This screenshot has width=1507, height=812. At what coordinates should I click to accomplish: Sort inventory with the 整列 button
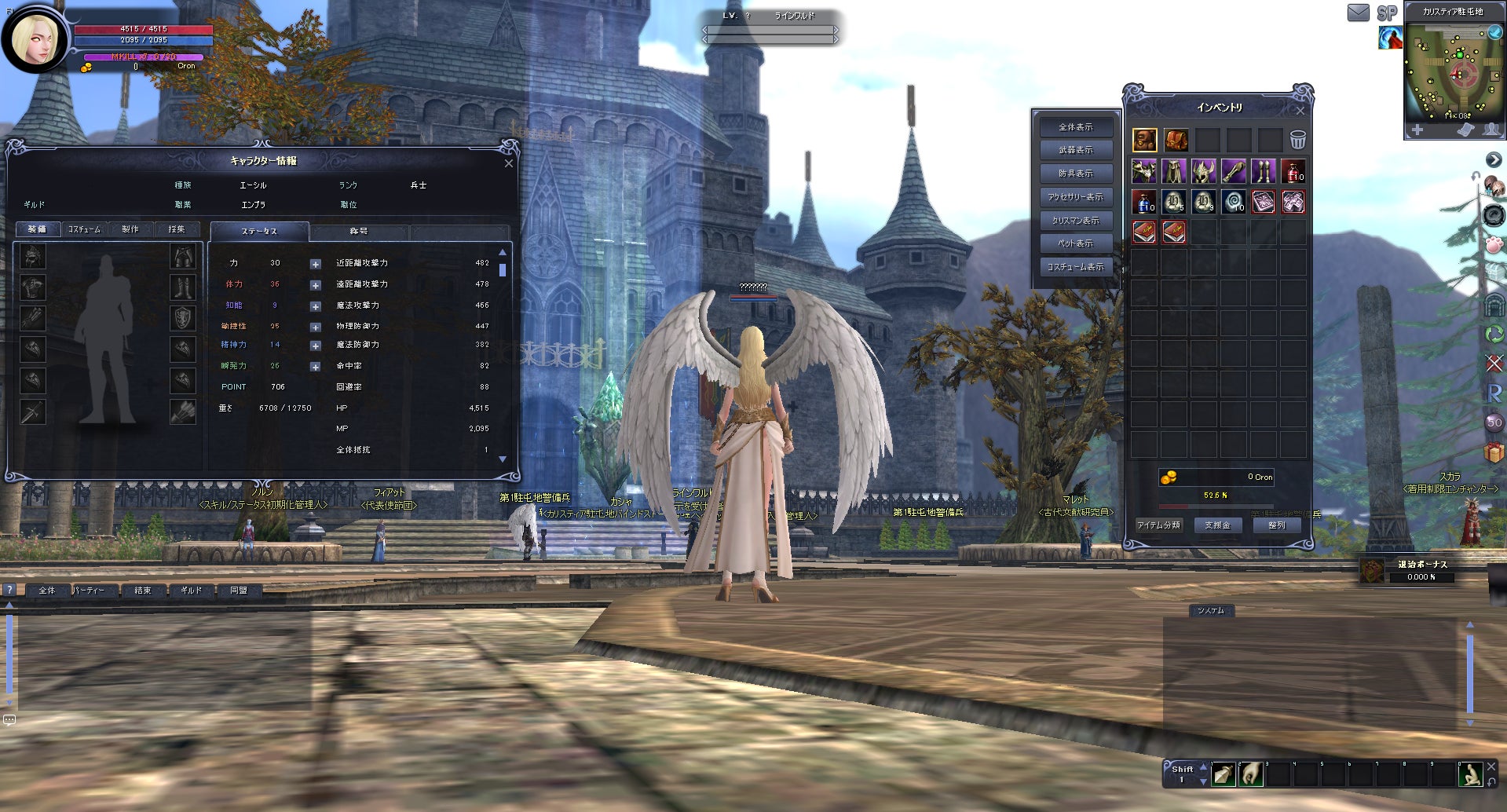(x=1276, y=525)
